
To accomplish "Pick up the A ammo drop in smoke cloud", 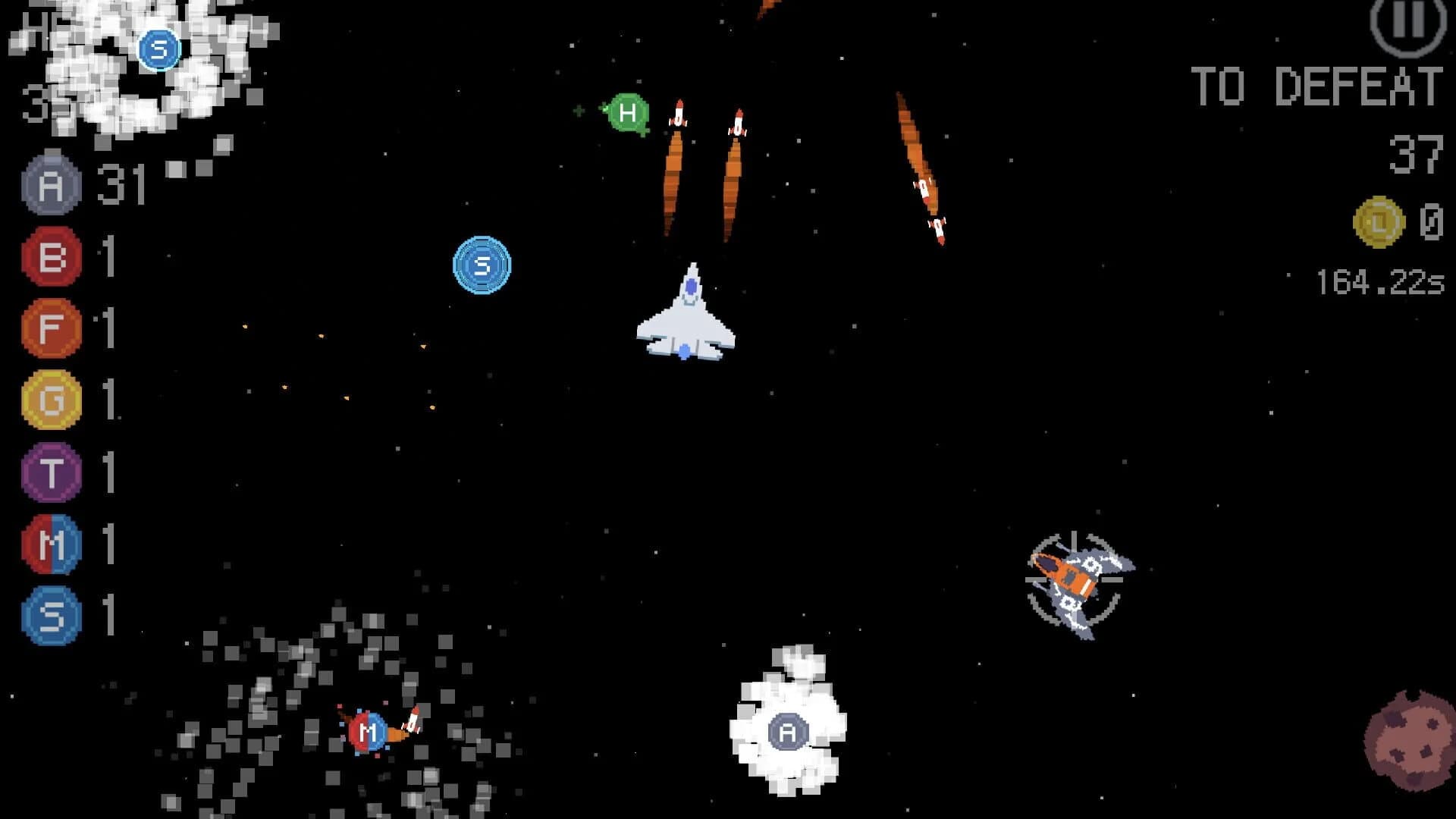I will [787, 730].
